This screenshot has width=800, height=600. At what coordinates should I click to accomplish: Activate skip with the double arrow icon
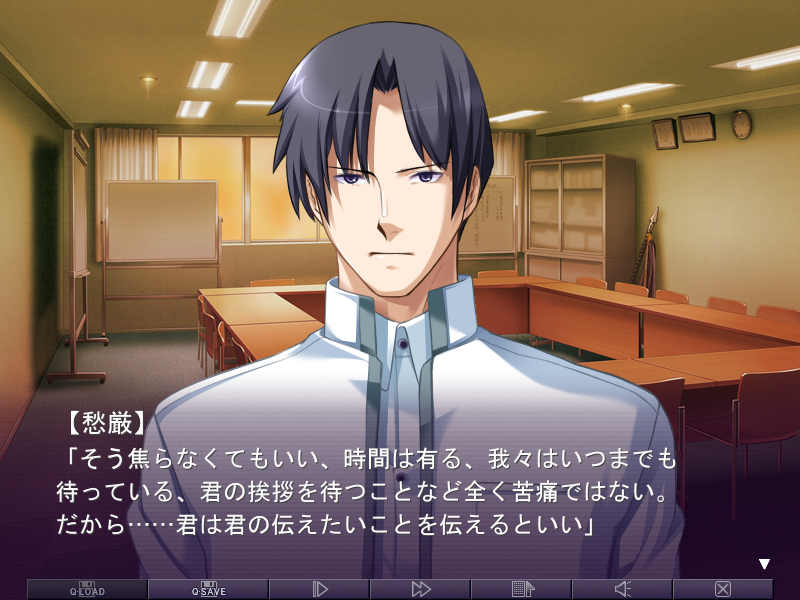point(421,589)
